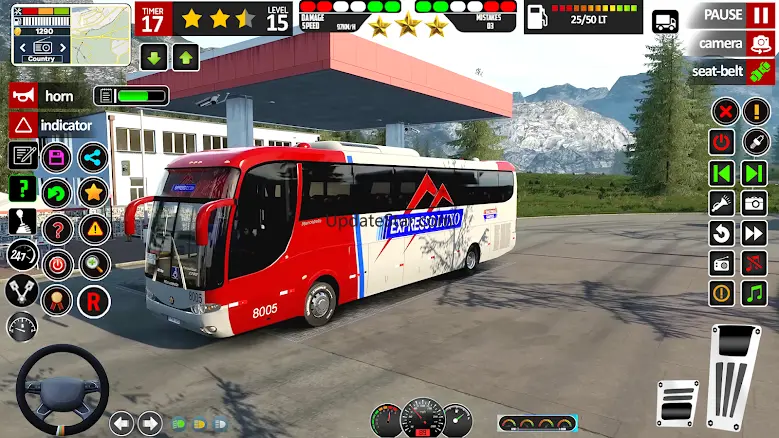Tap the green up arrow button

(x=186, y=57)
